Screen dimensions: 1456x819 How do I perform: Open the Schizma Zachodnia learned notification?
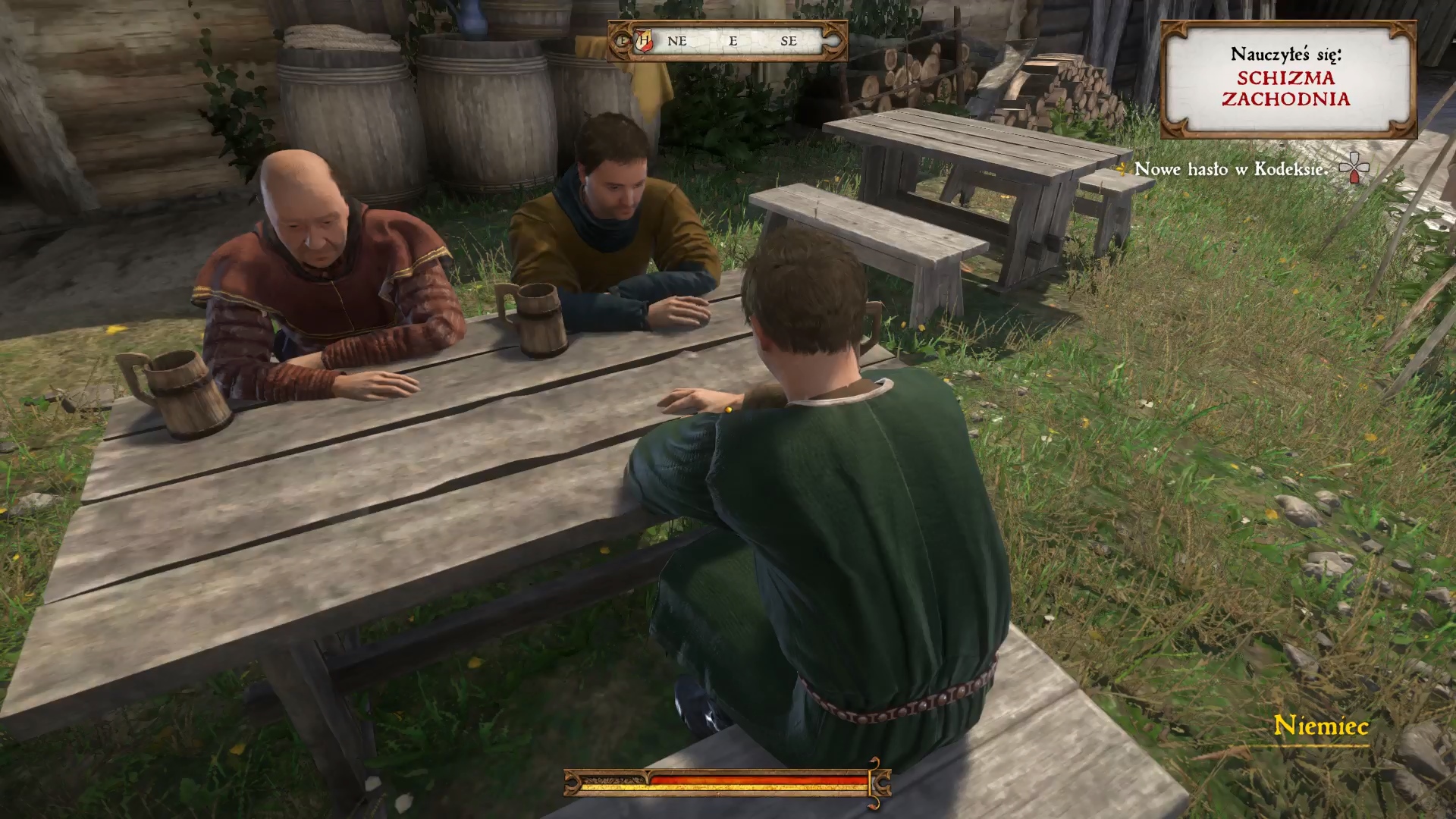tap(1287, 79)
